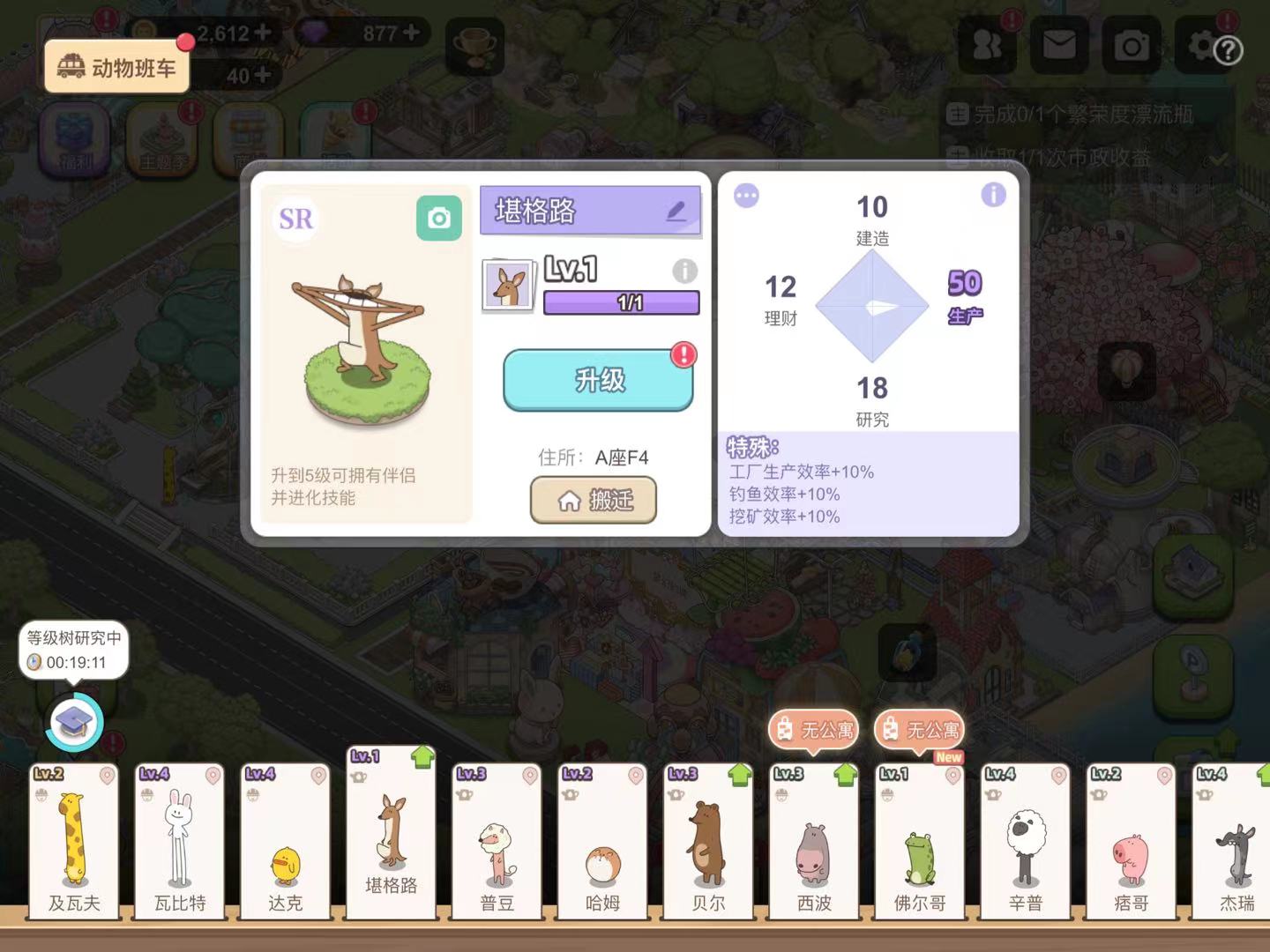The width and height of the screenshot is (1270, 952).
Task: Select the 普豆 animal card
Action: [497, 842]
